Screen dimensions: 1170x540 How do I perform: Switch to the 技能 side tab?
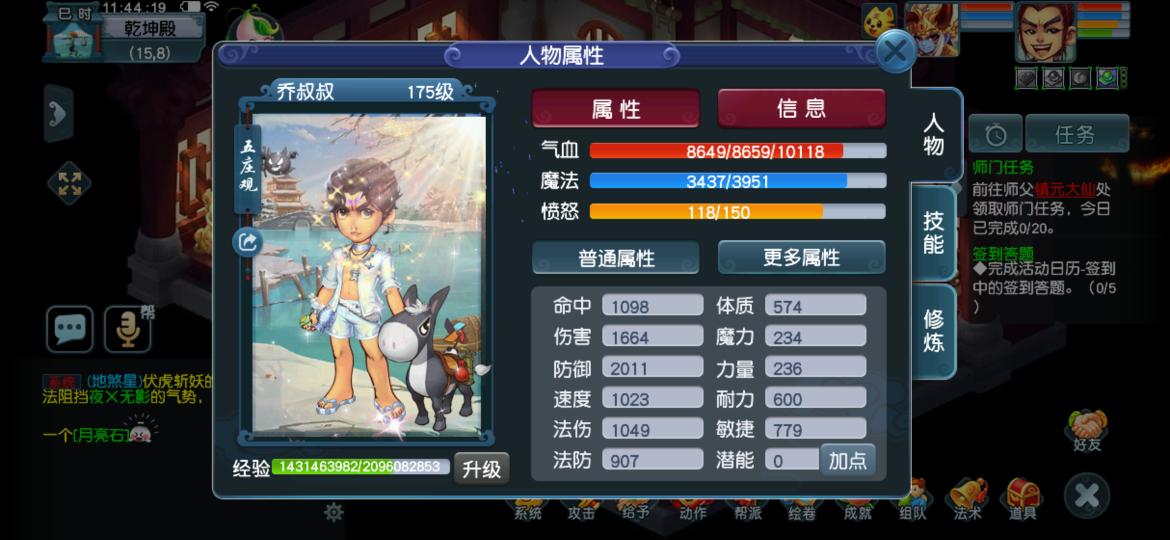tap(933, 232)
